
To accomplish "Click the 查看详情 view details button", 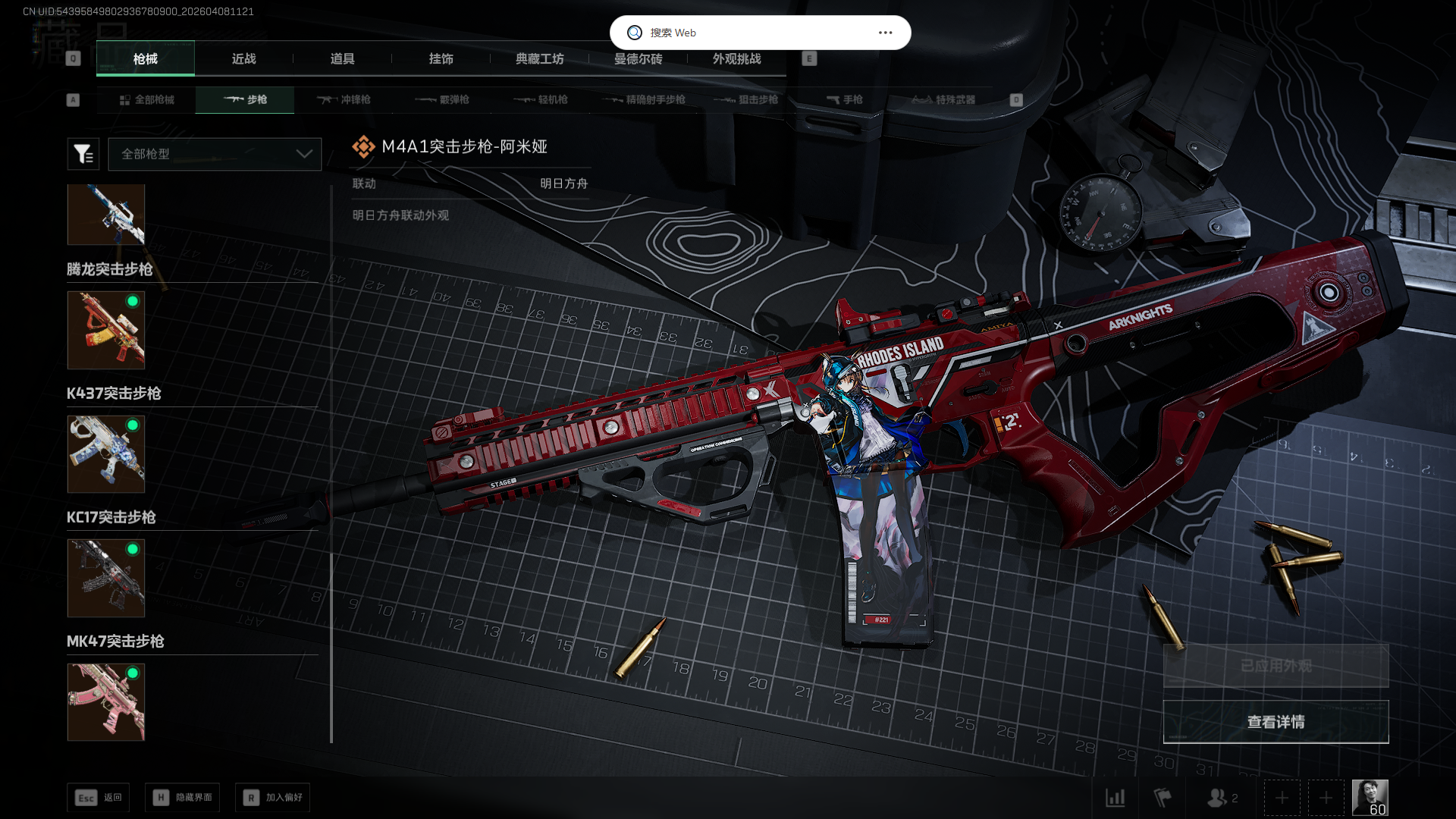I will click(x=1276, y=722).
